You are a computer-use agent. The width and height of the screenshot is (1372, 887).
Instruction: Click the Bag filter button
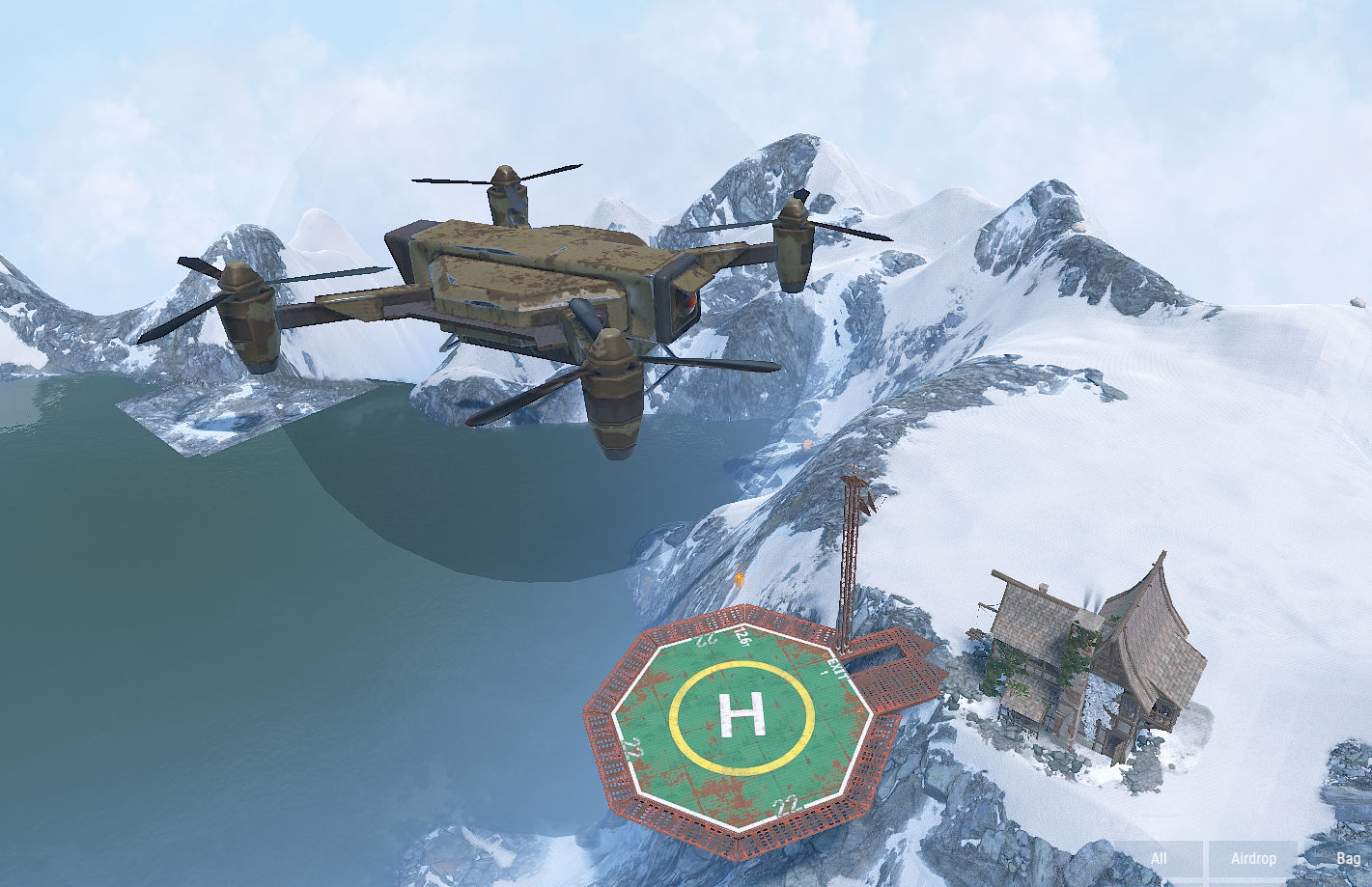tap(1347, 859)
